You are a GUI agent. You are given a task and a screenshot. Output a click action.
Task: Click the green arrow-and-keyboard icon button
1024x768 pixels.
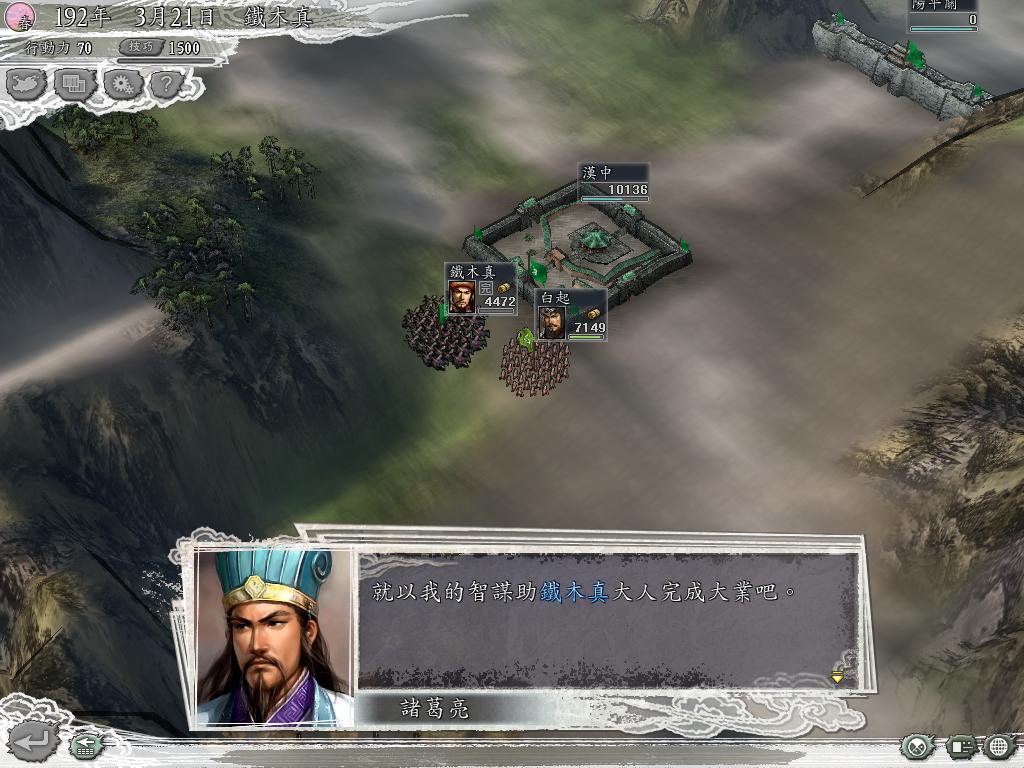click(86, 744)
